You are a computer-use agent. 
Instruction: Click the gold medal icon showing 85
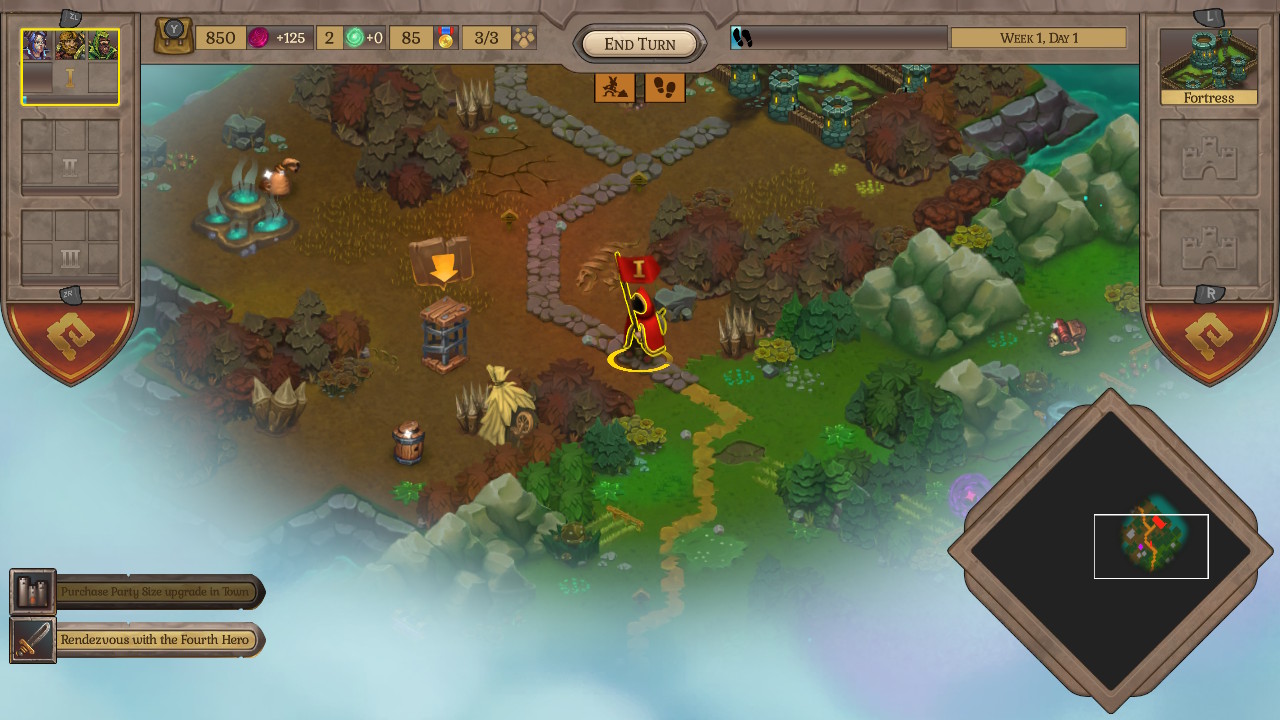[446, 37]
